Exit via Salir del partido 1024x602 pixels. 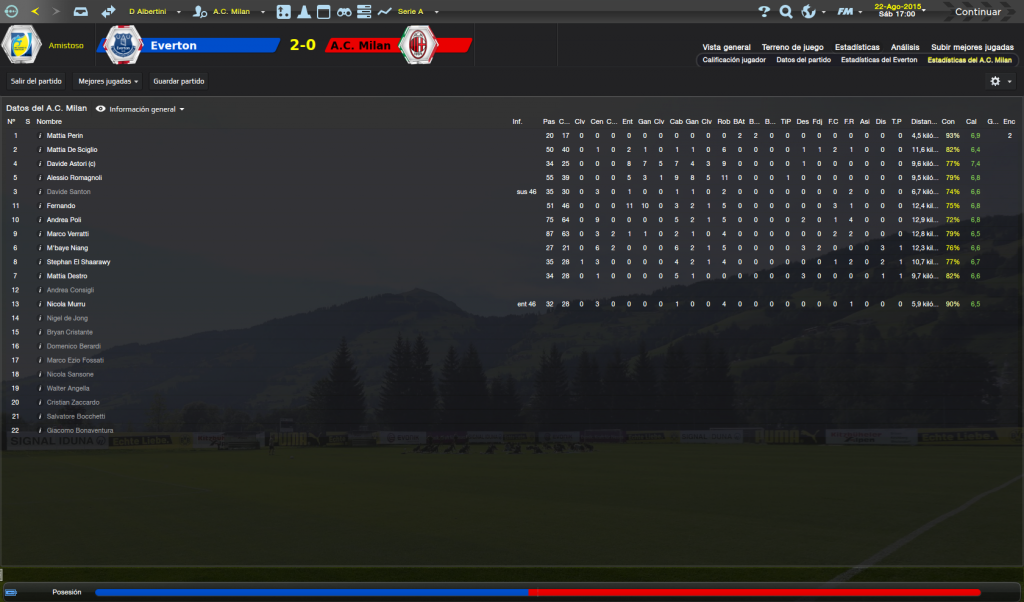pos(36,81)
